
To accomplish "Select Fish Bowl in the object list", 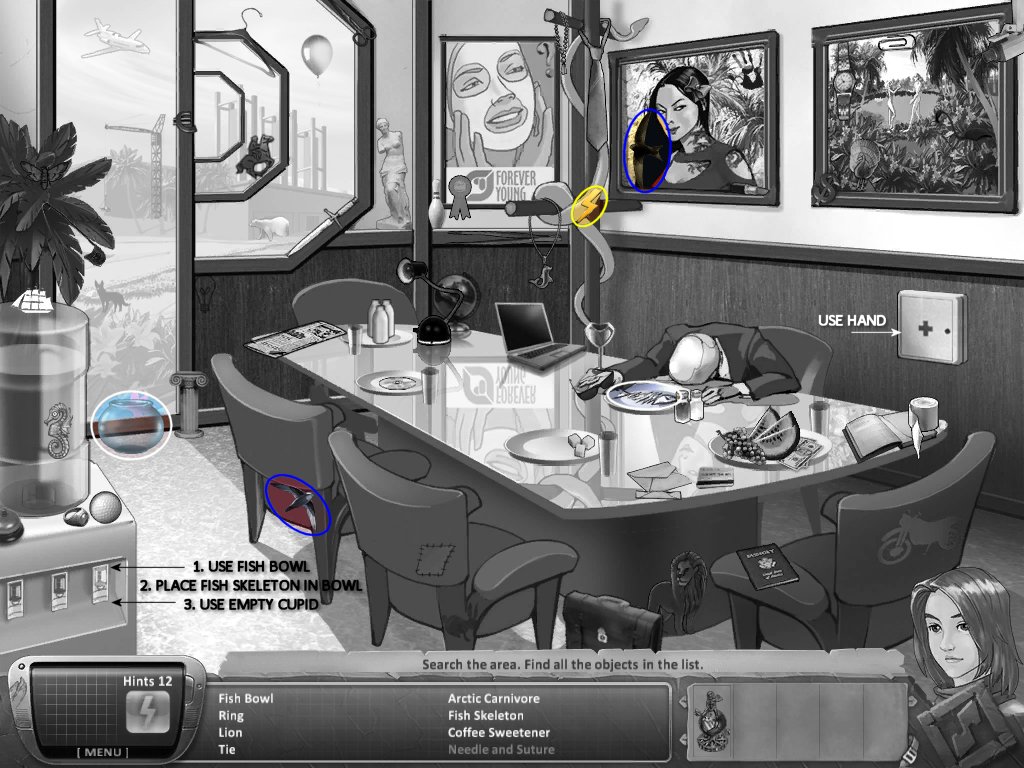I will point(245,699).
